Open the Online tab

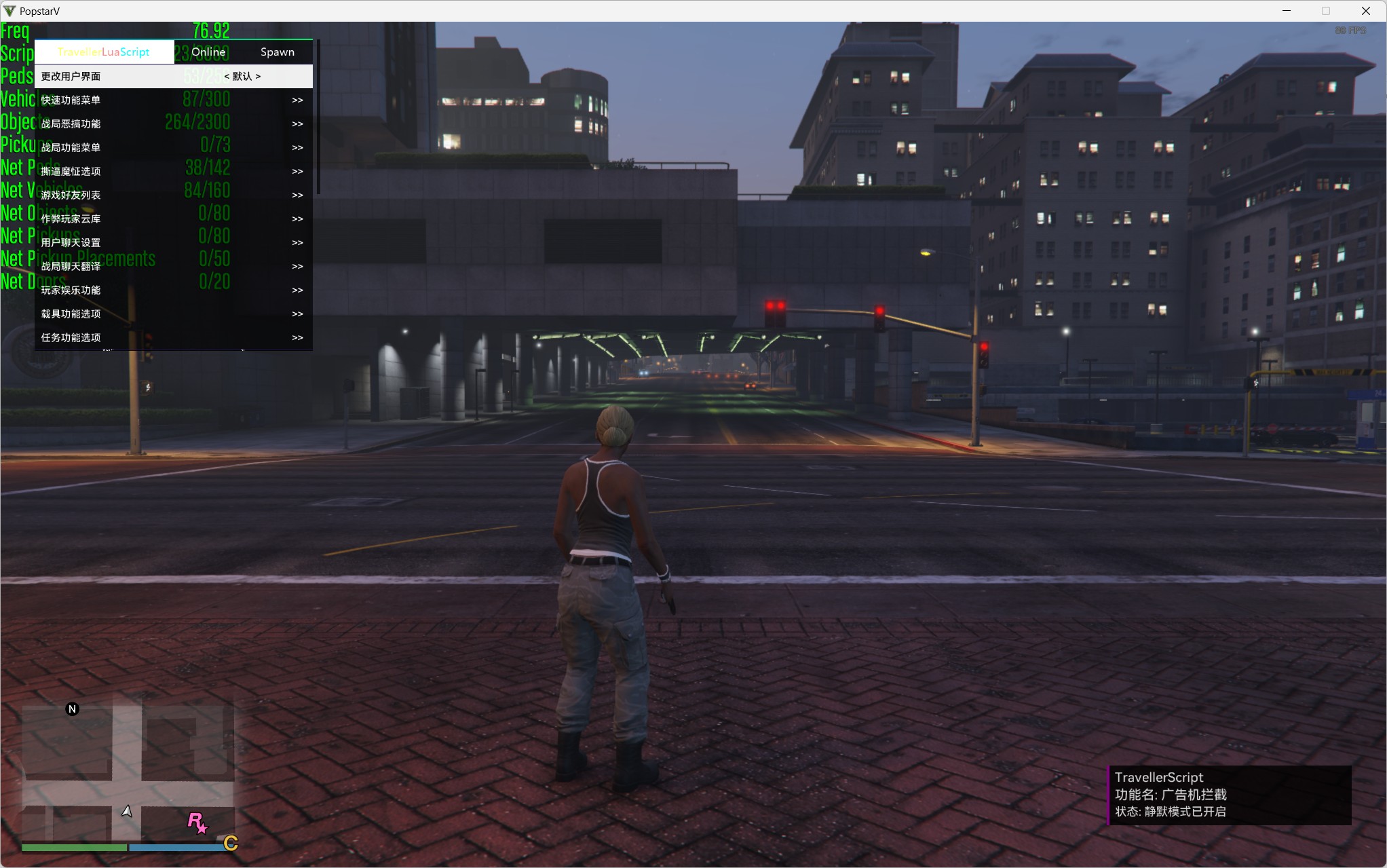coord(208,52)
